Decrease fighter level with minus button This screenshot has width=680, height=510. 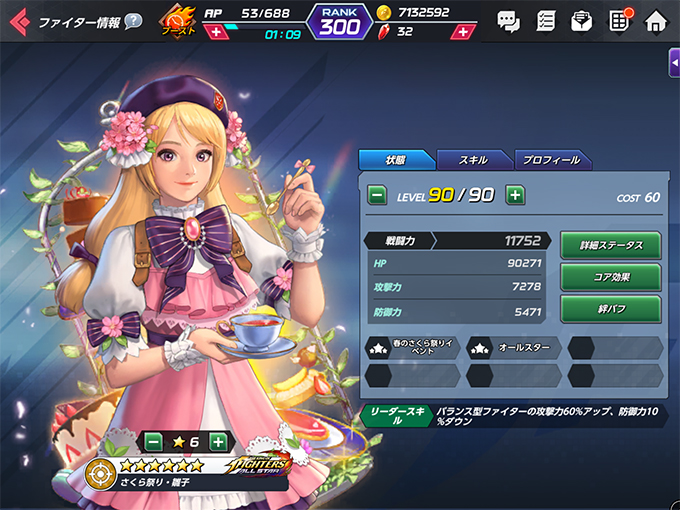[377, 195]
